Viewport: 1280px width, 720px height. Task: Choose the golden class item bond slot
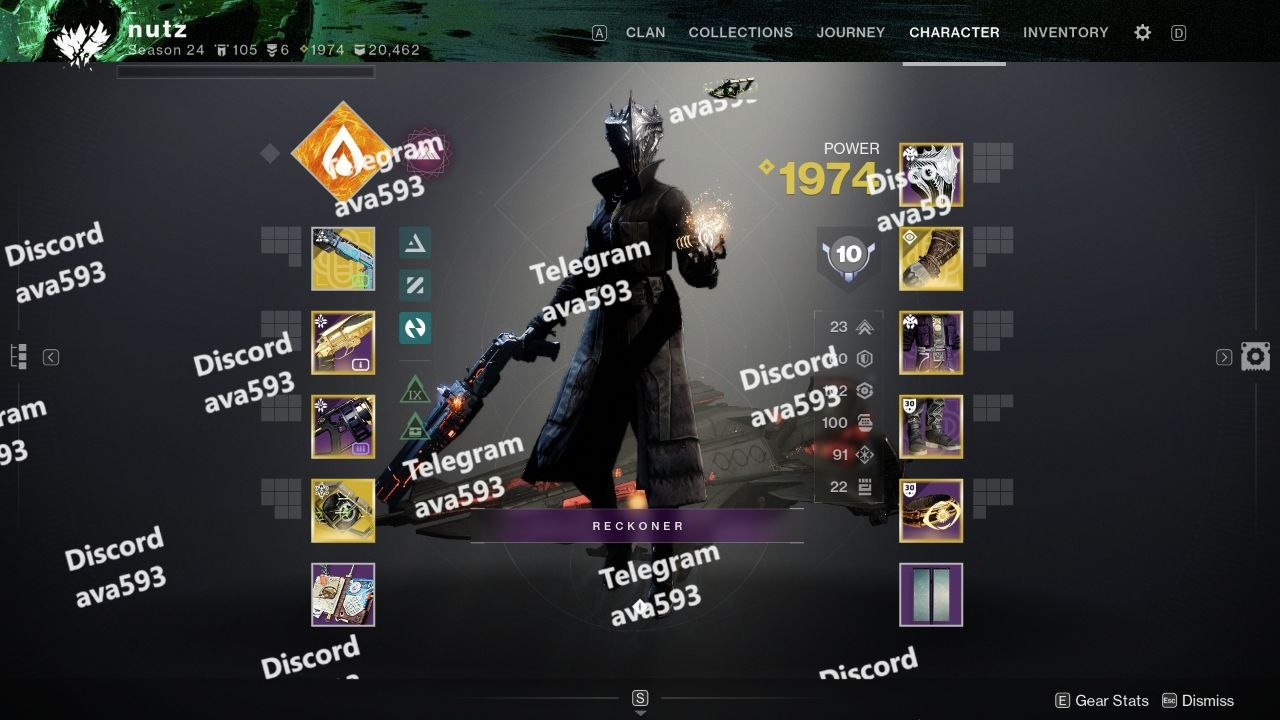tap(931, 511)
